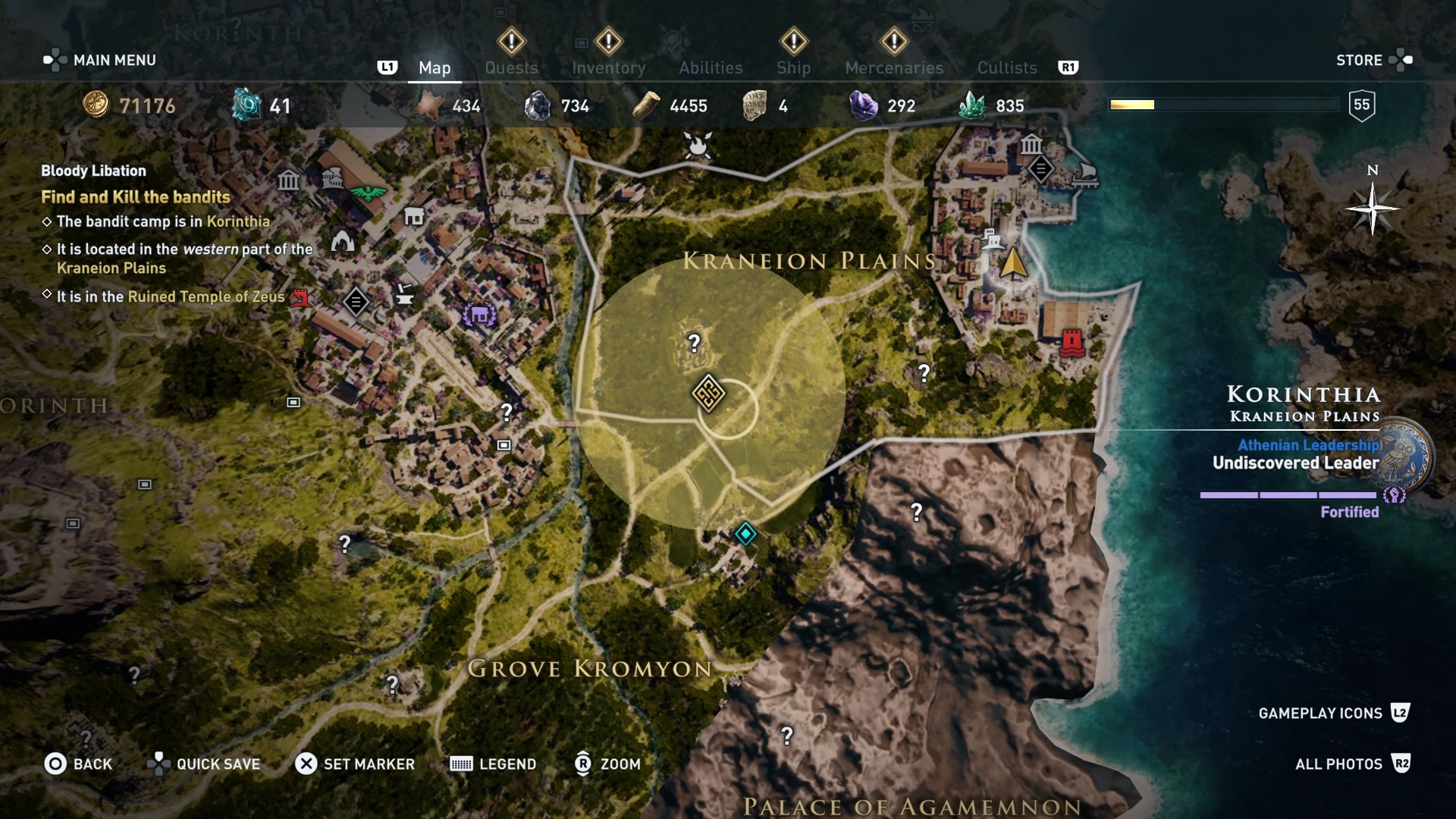The height and width of the screenshot is (819, 1456).
Task: Choose the Set Marker option
Action: [355, 764]
